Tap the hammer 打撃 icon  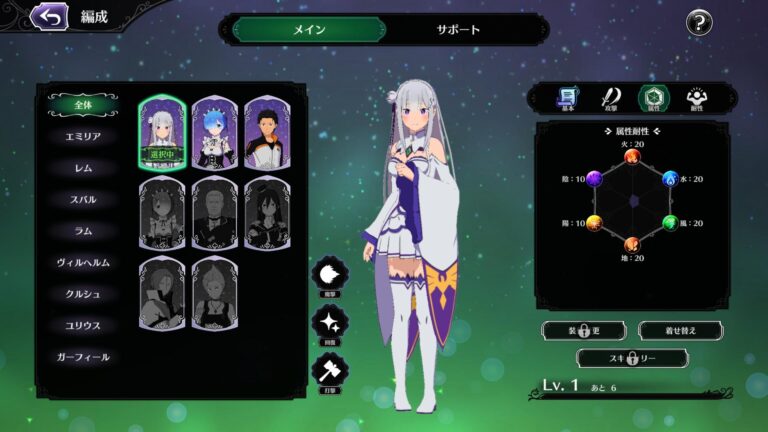tap(330, 372)
